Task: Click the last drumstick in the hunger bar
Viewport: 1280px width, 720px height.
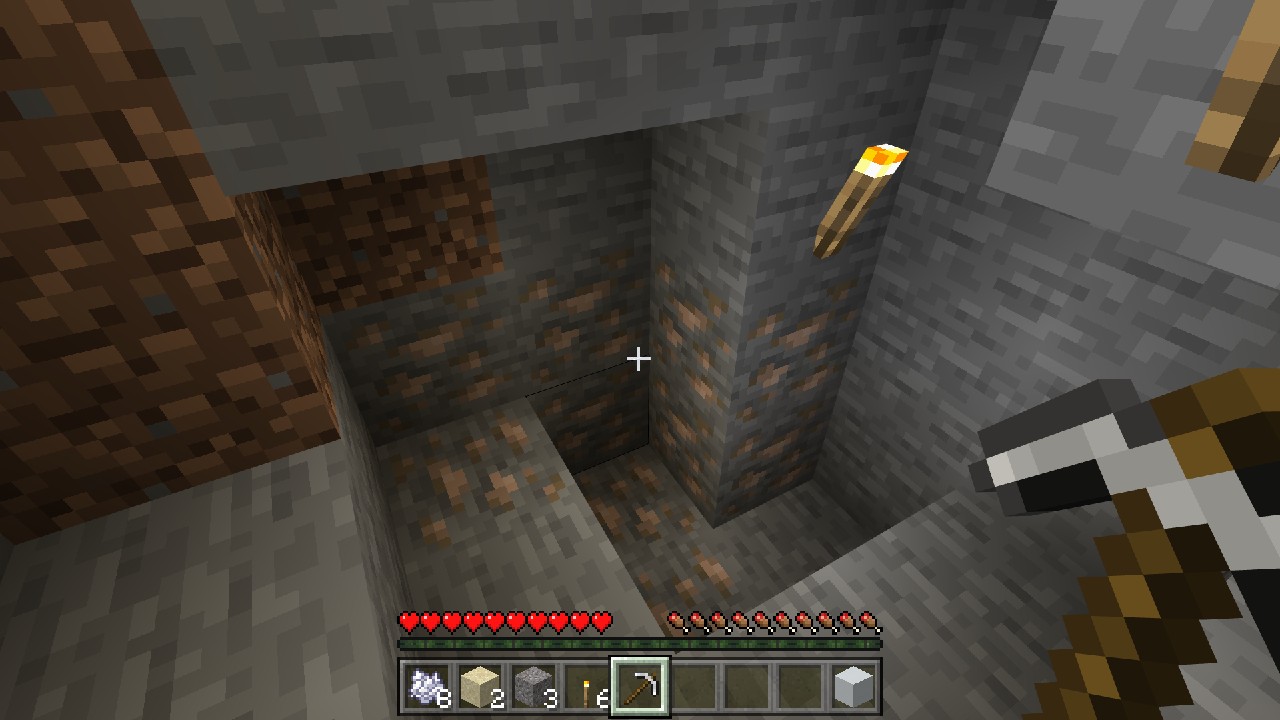Action: pos(866,622)
